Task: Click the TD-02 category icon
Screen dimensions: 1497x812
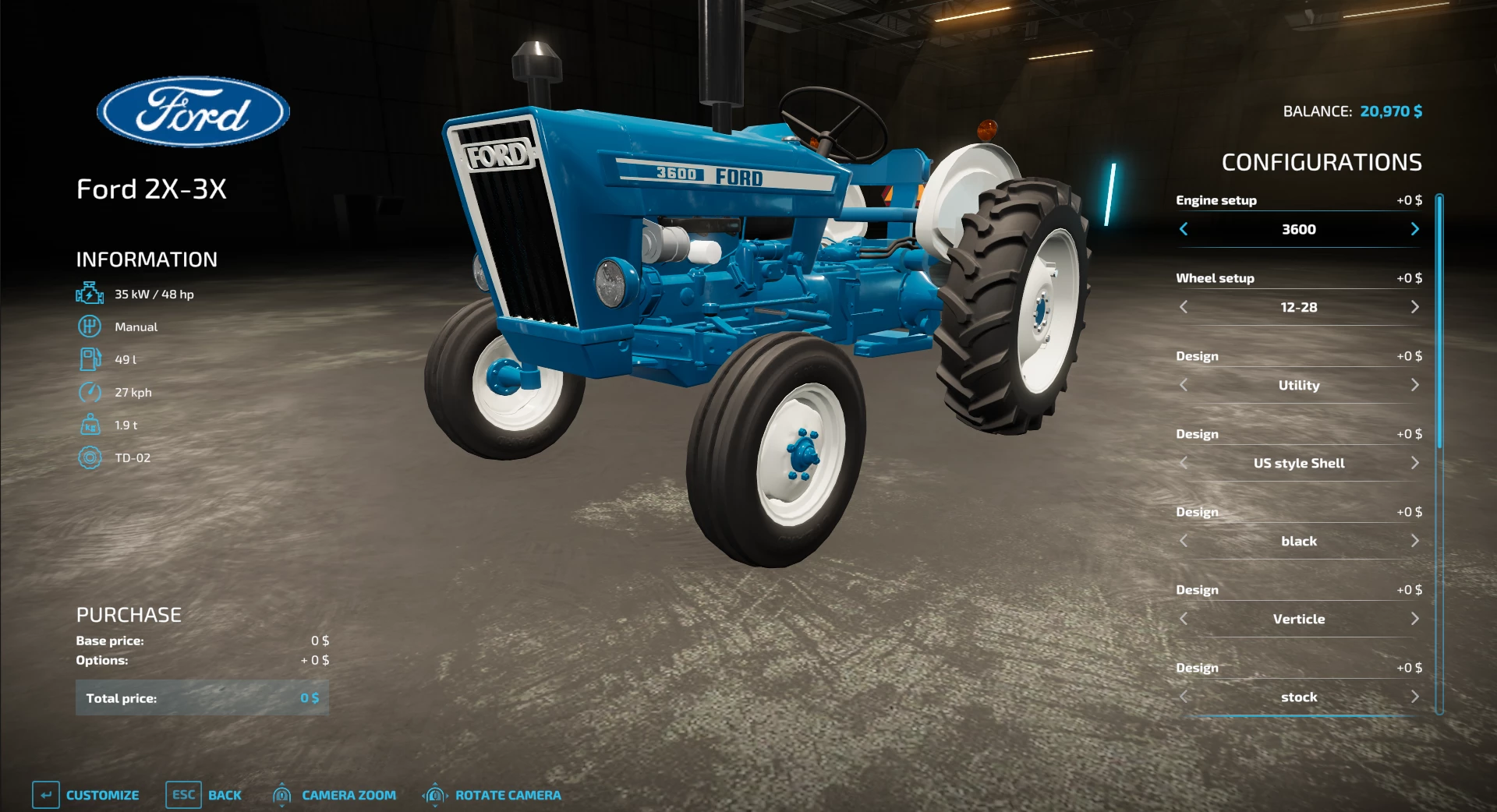Action: coord(90,457)
